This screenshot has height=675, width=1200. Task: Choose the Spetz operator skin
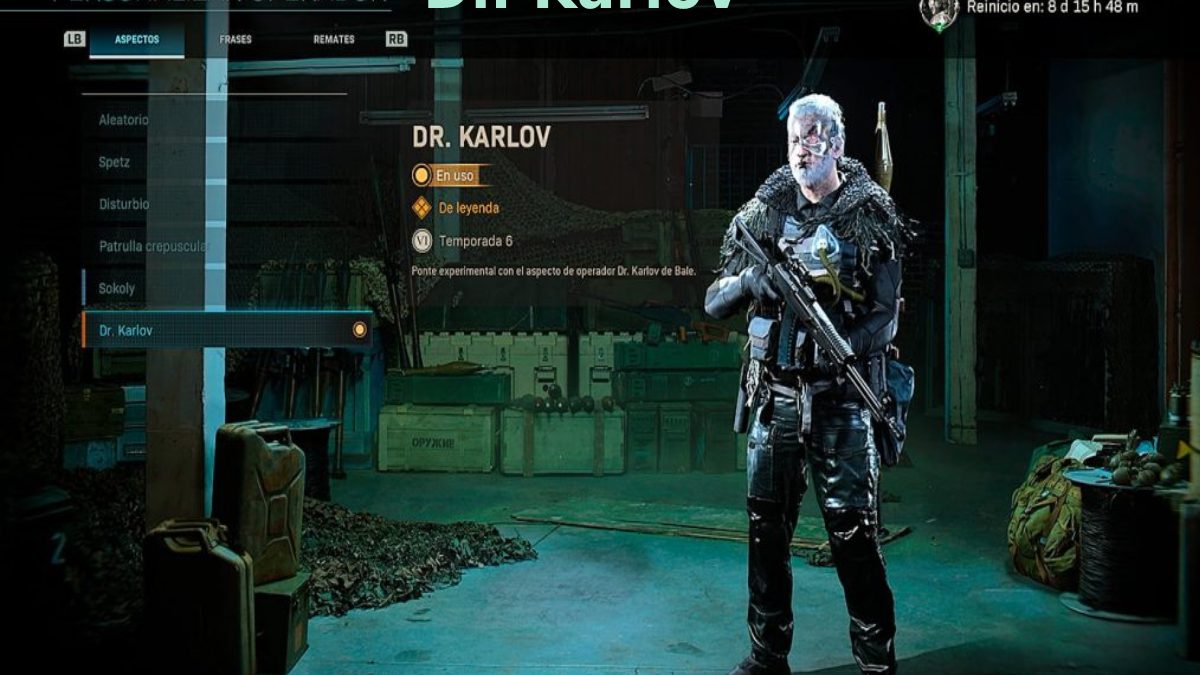pyautogui.click(x=115, y=162)
